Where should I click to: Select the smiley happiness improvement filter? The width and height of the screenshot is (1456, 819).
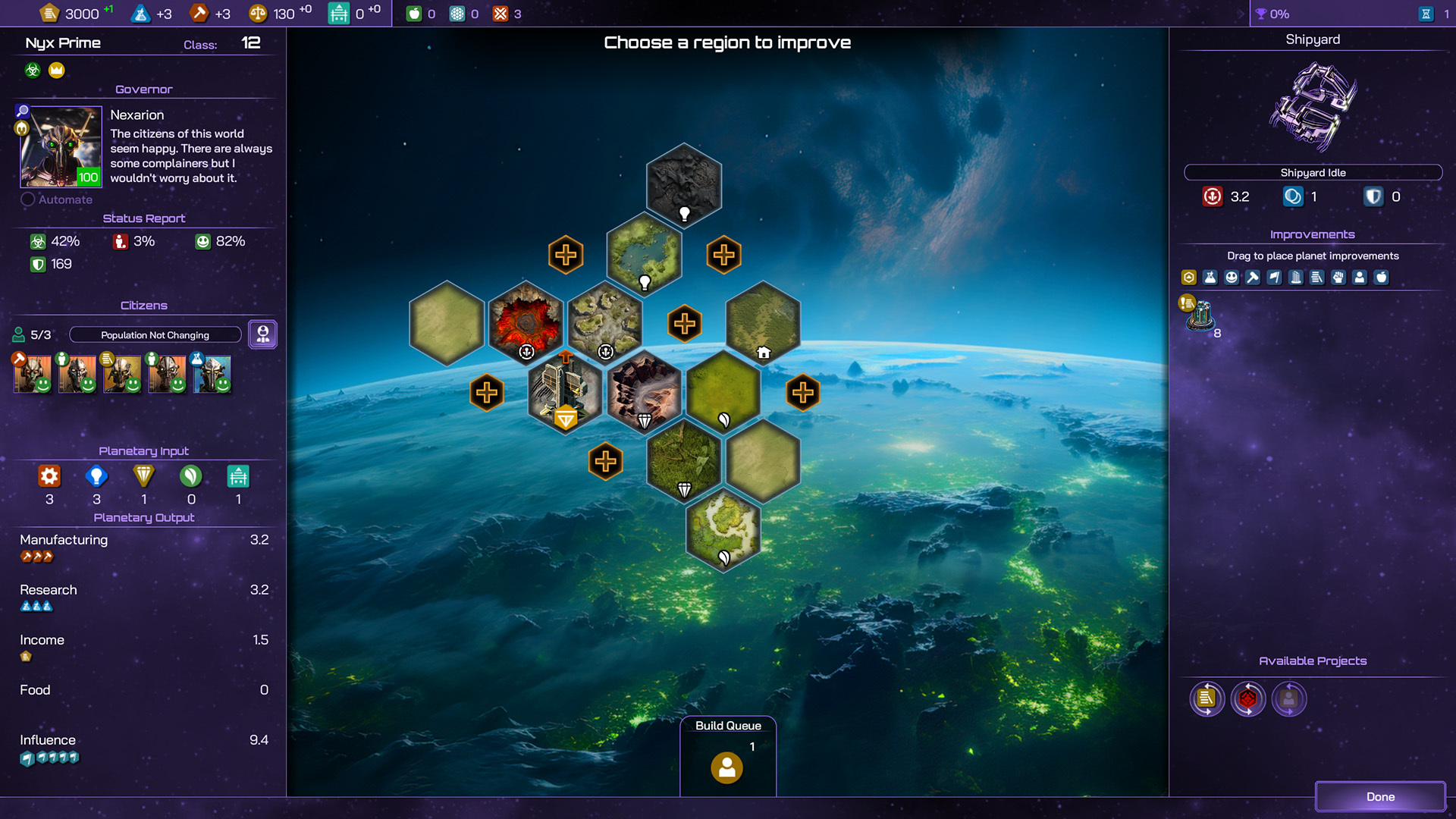tap(1232, 278)
